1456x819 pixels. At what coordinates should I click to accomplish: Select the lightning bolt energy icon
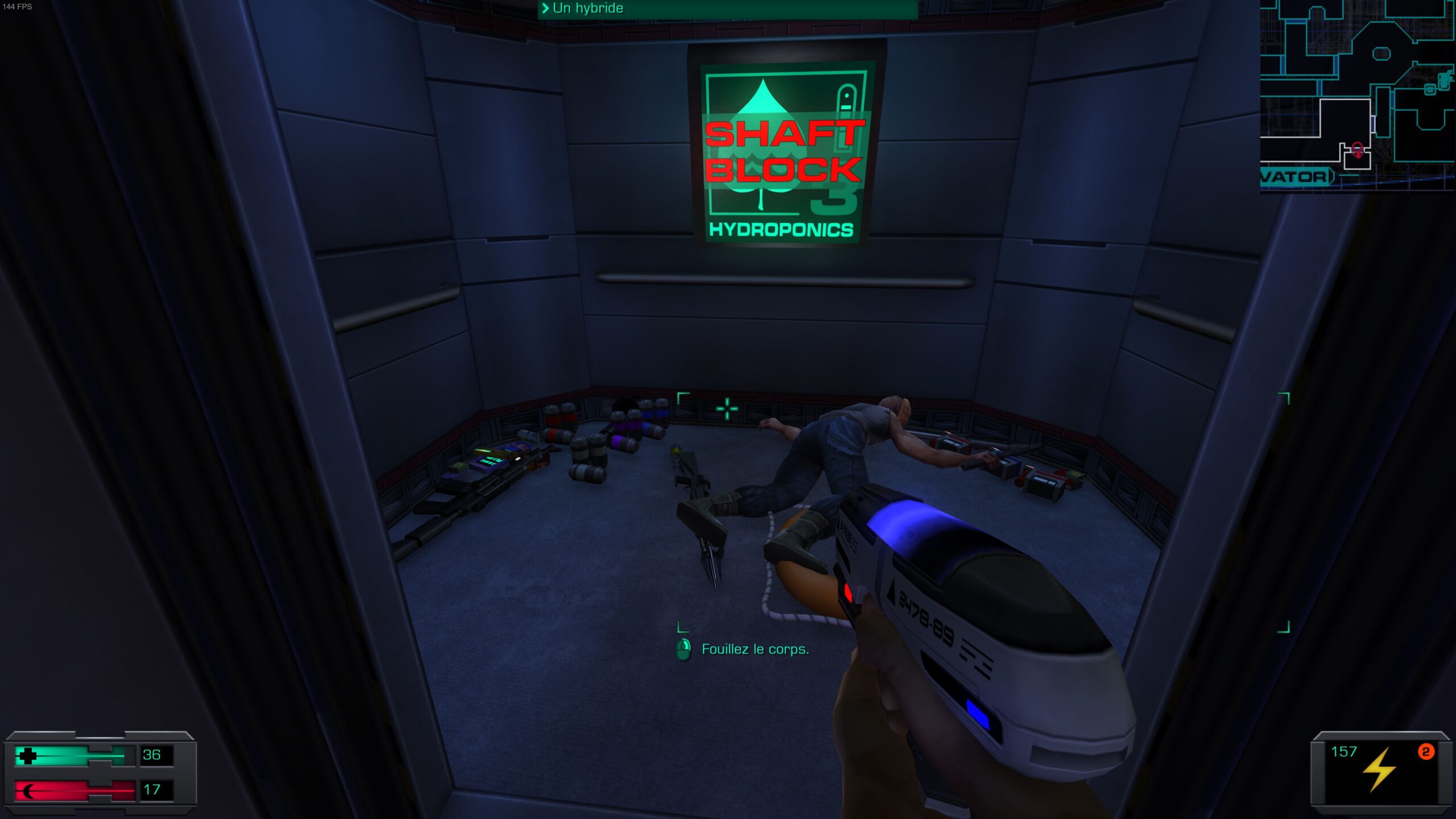[x=1379, y=769]
